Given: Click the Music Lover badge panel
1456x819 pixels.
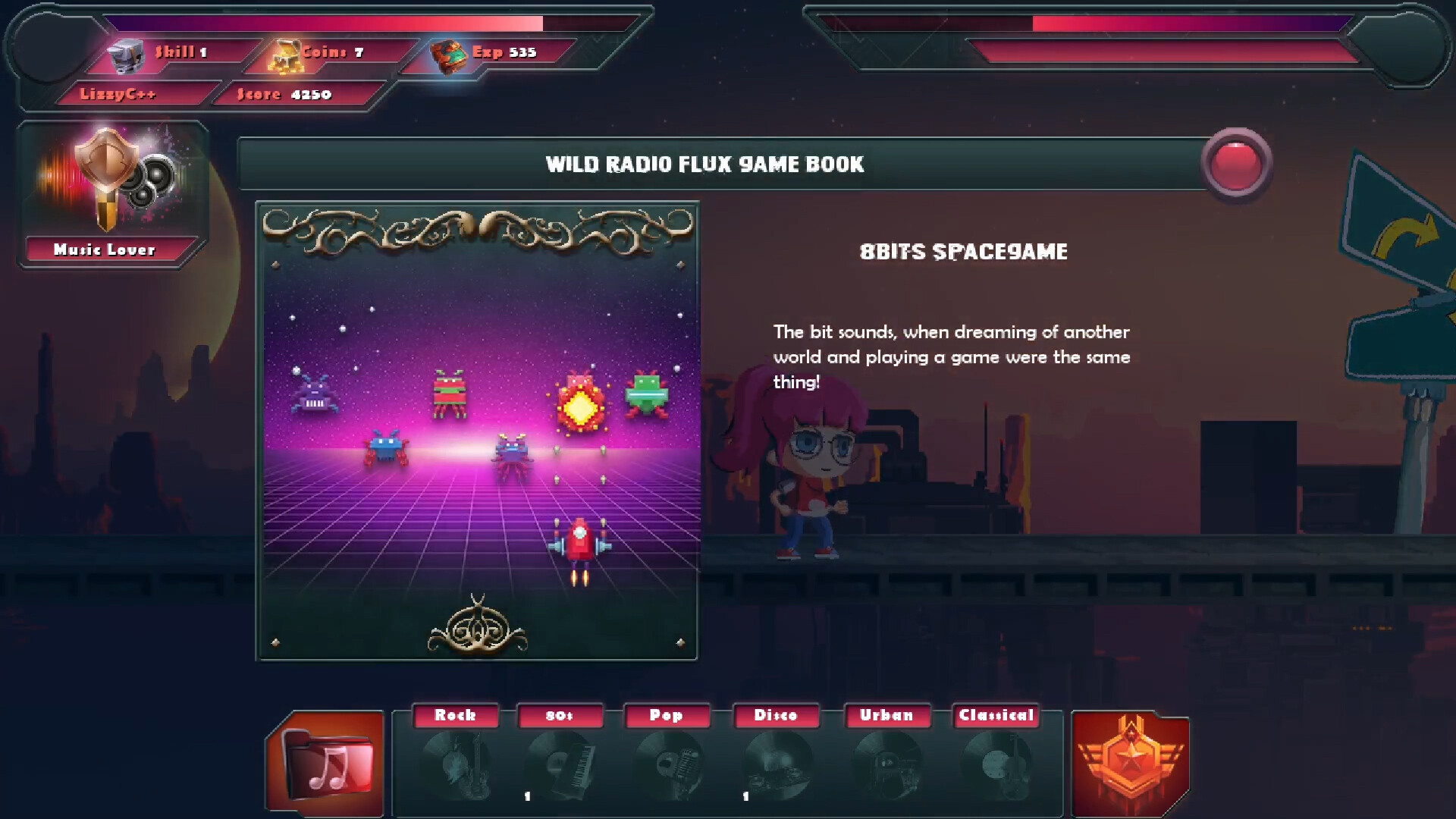Looking at the screenshot, I should click(112, 194).
